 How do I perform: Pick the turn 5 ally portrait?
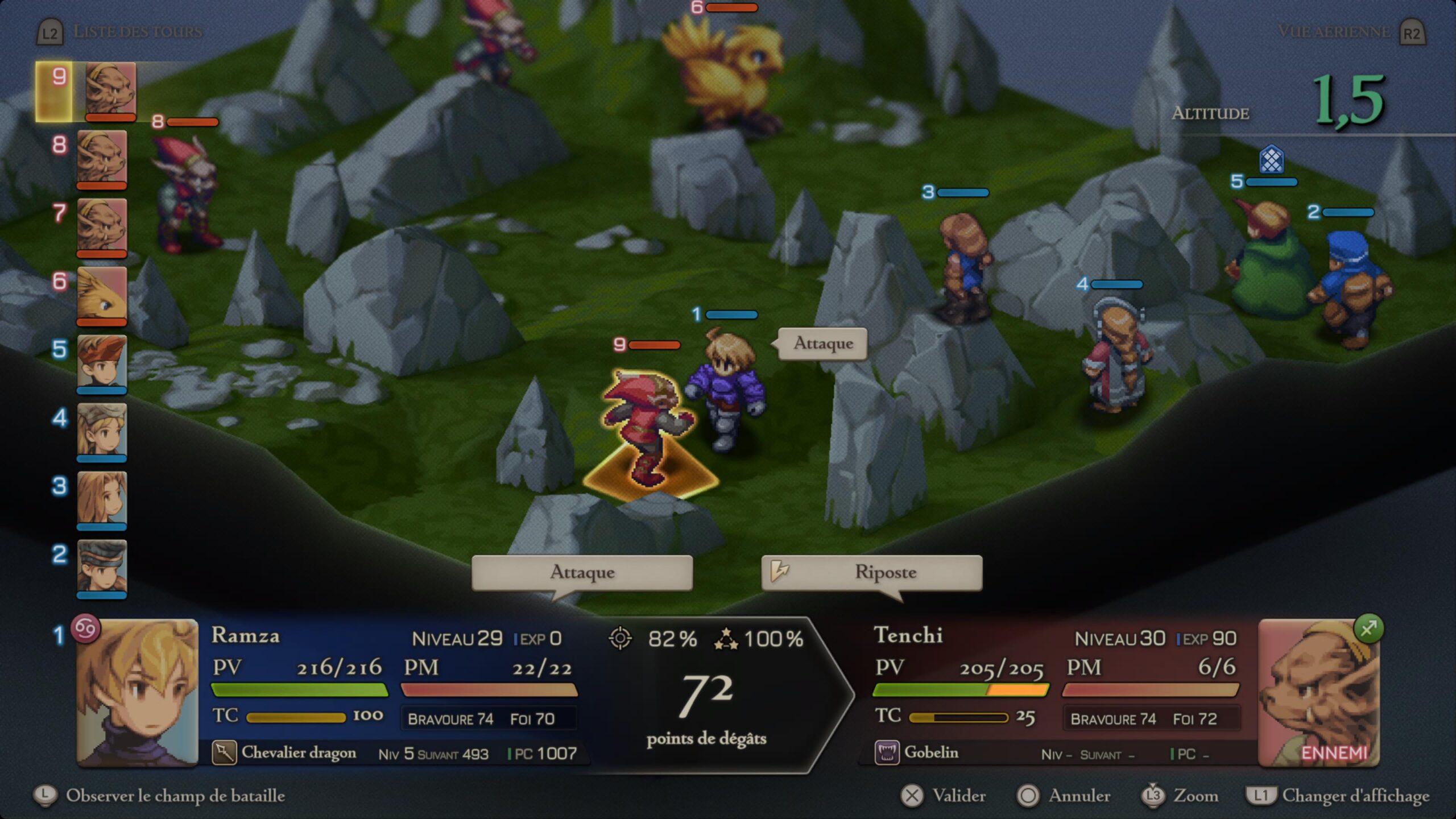pos(102,363)
